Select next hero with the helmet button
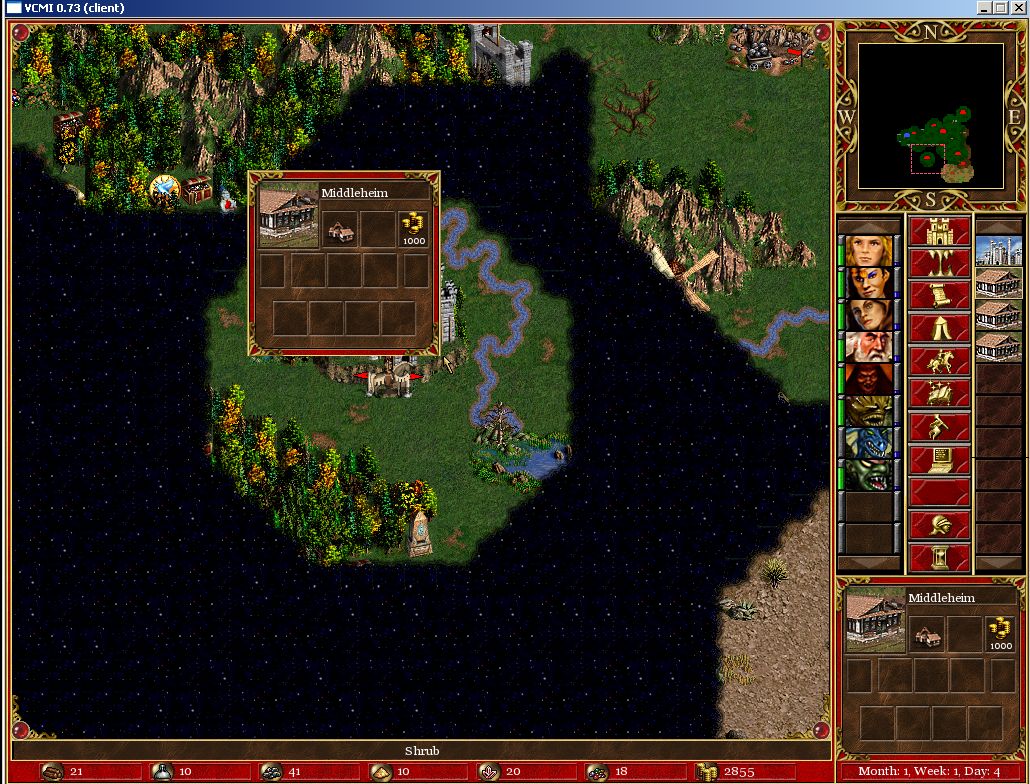 click(x=939, y=525)
